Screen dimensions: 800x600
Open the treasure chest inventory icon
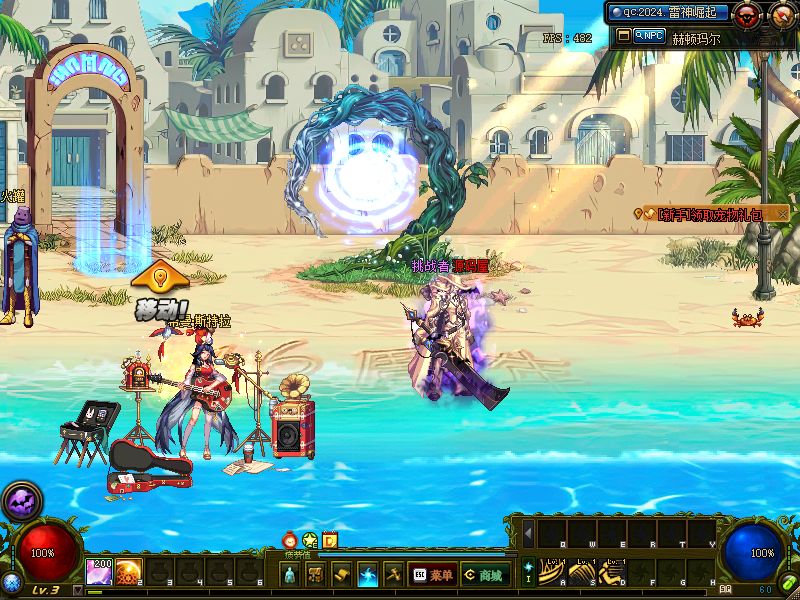315,575
